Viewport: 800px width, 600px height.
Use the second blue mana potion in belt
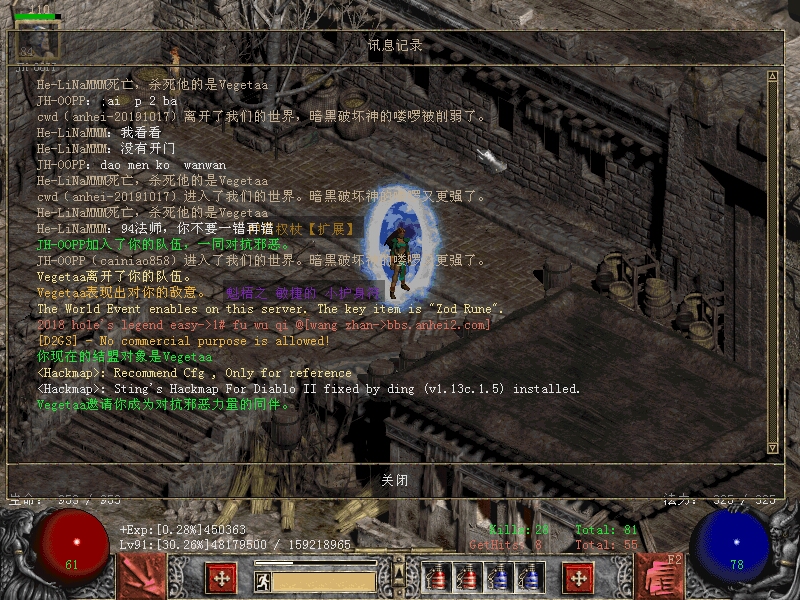[x=528, y=578]
